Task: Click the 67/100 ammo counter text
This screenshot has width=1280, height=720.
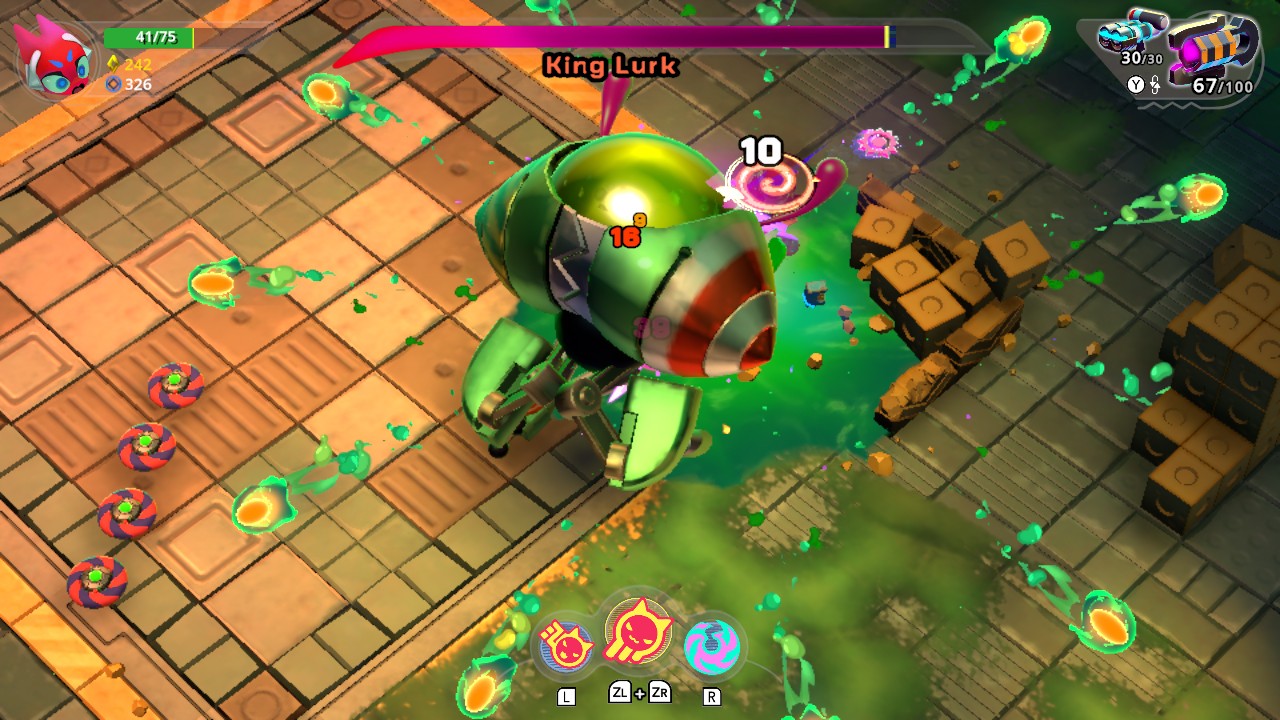Action: pyautogui.click(x=1222, y=85)
